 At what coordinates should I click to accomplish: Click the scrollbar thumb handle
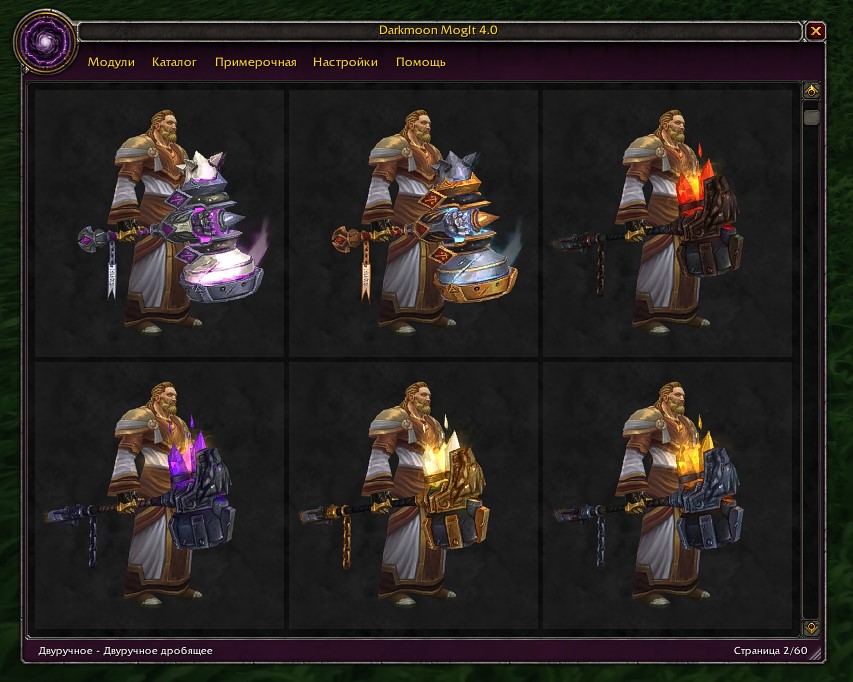tap(811, 117)
